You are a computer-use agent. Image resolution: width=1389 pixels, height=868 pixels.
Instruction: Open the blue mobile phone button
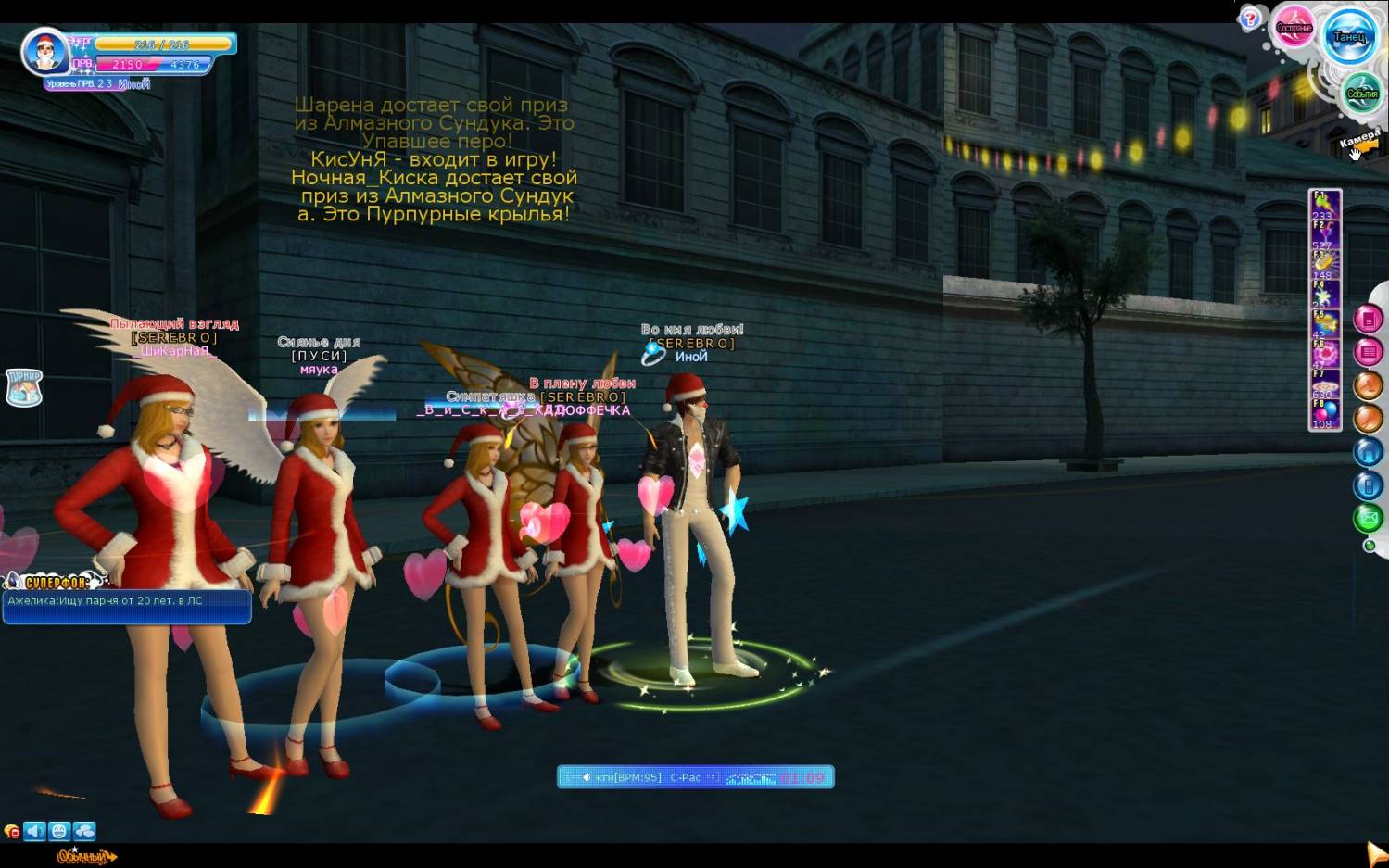tap(1369, 484)
